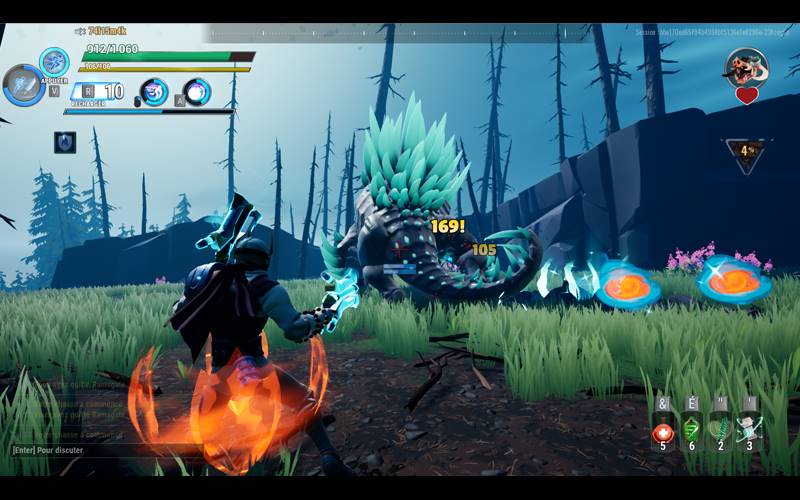Viewport: 800px width, 500px height.
Task: Activate the Appuyer ability icon
Action: (54, 62)
